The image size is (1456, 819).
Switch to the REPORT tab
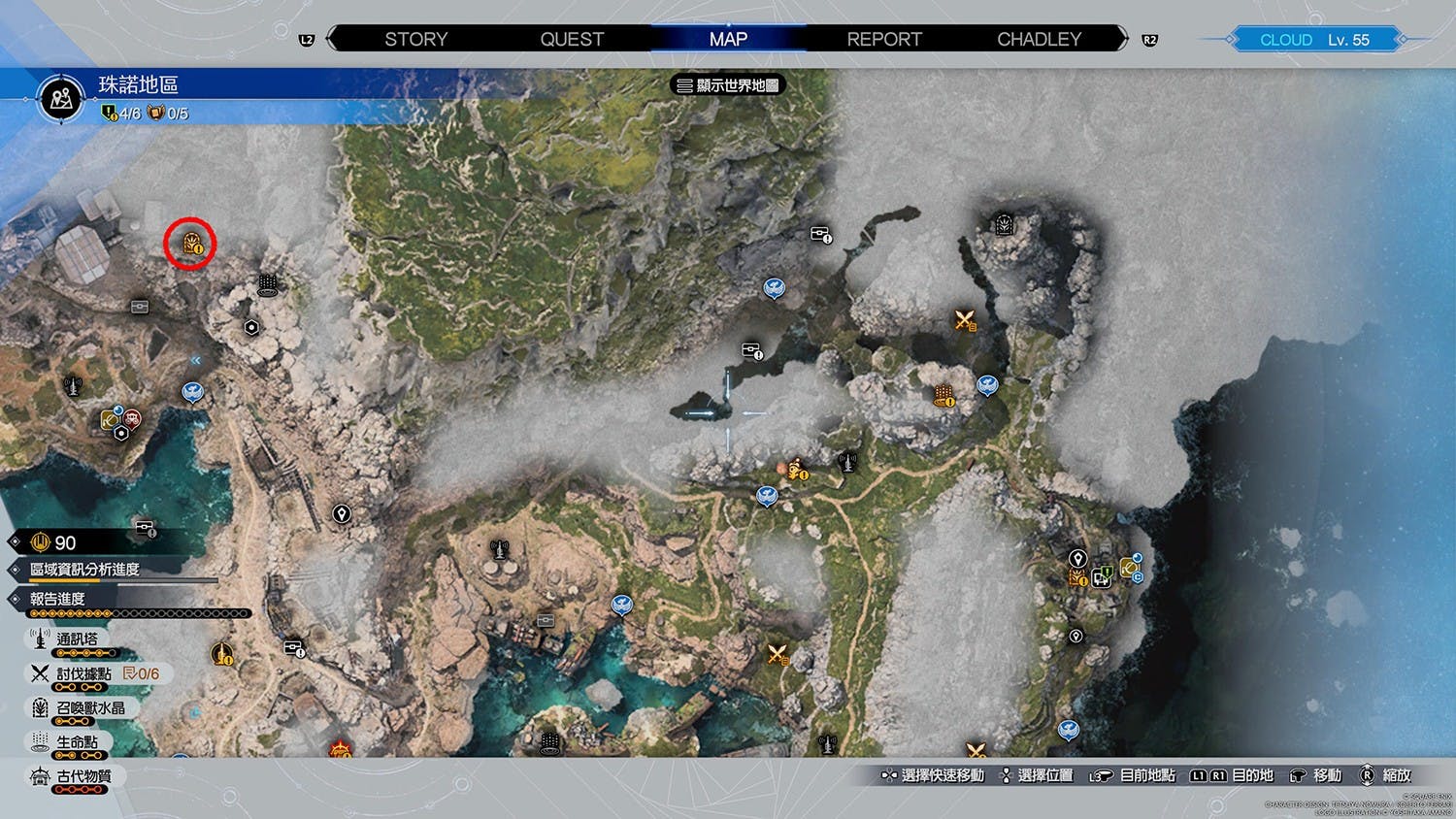point(884,40)
